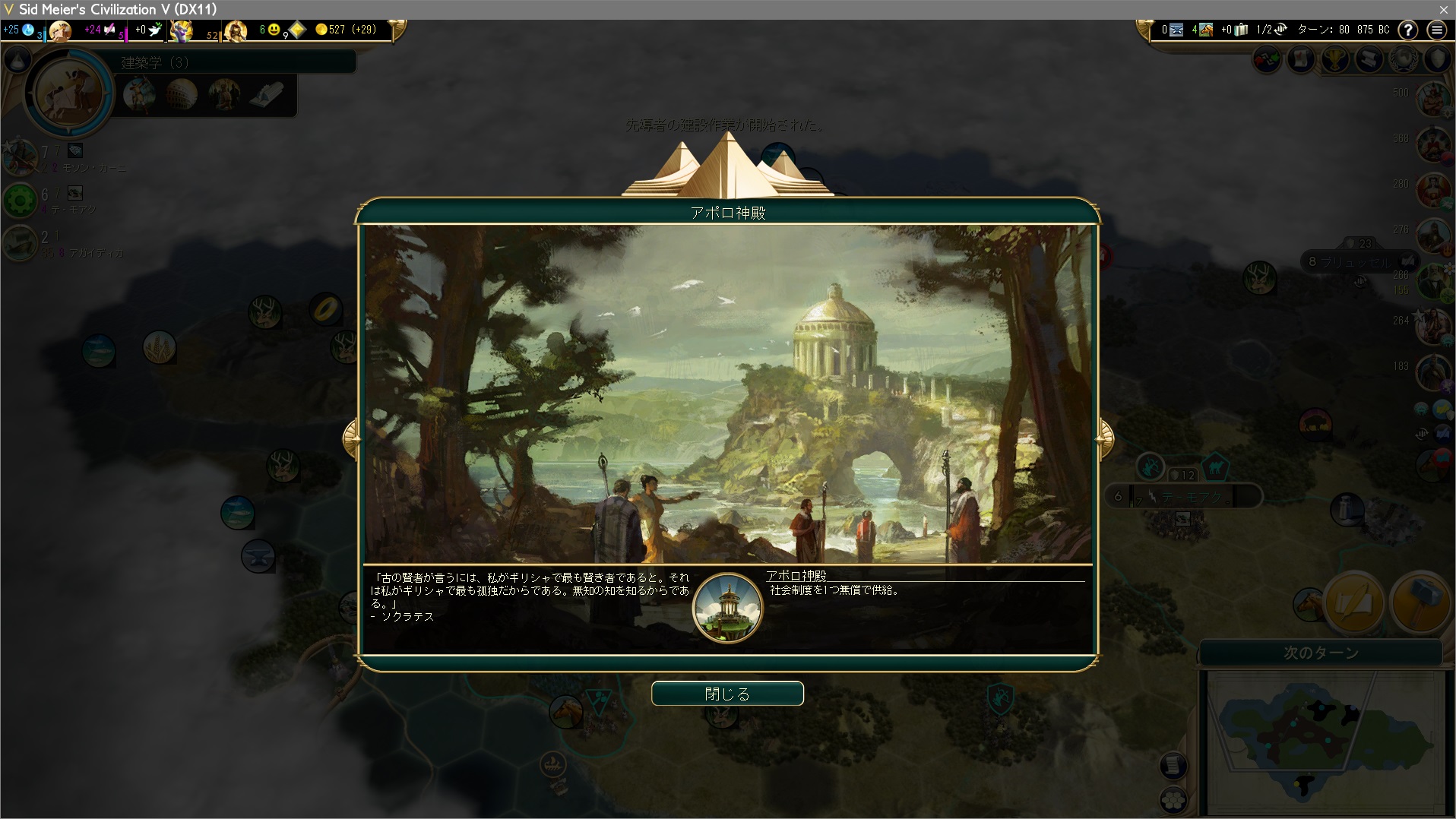1456x819 pixels.
Task: Click the smiley happiness indicator
Action: click(273, 30)
